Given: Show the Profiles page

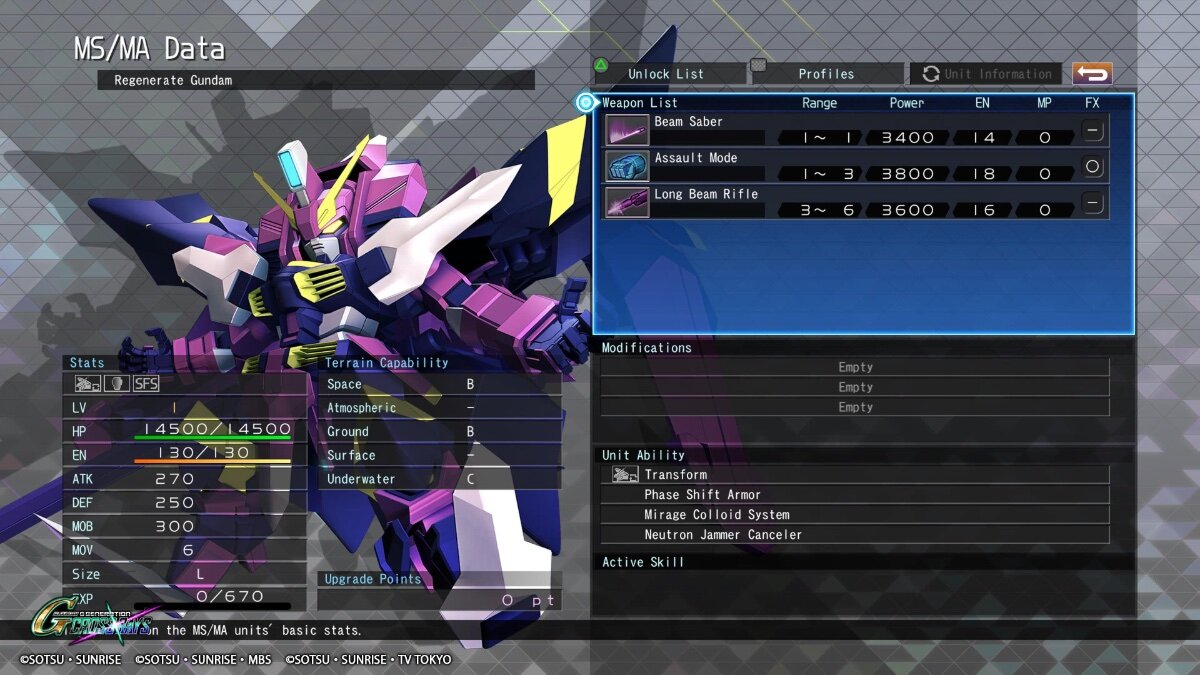Looking at the screenshot, I should pos(826,74).
